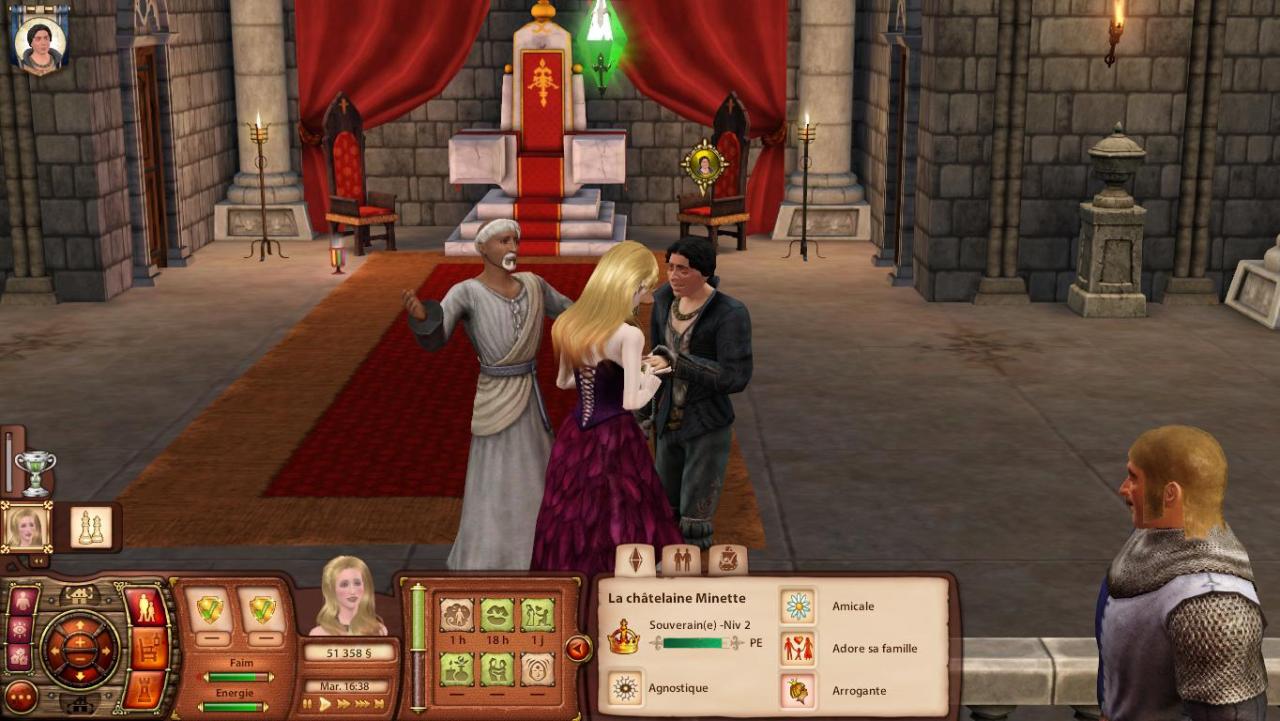
Task: Set game speed to normal play
Action: pyautogui.click(x=325, y=704)
